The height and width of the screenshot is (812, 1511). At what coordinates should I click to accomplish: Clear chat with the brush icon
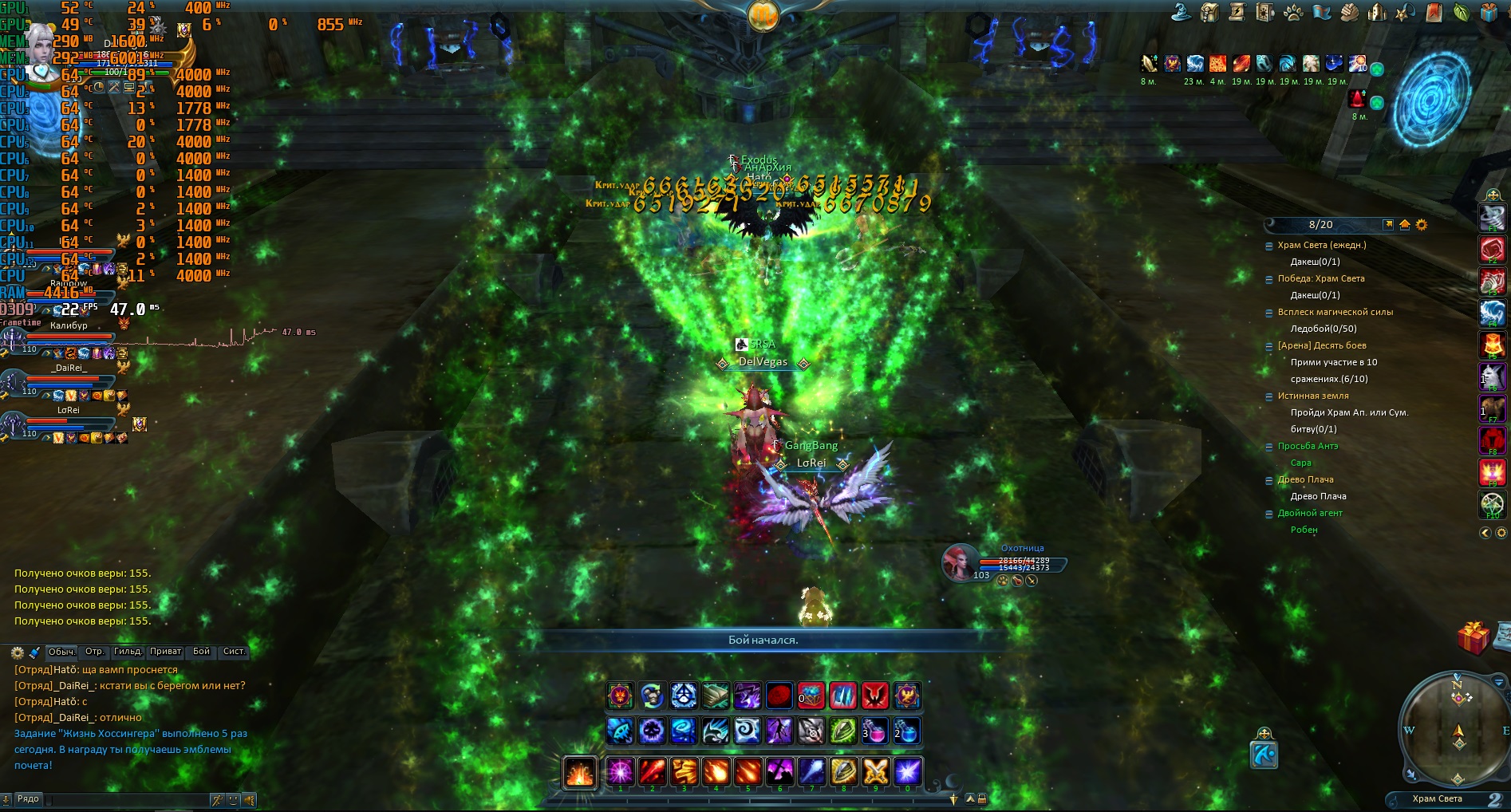(34, 652)
